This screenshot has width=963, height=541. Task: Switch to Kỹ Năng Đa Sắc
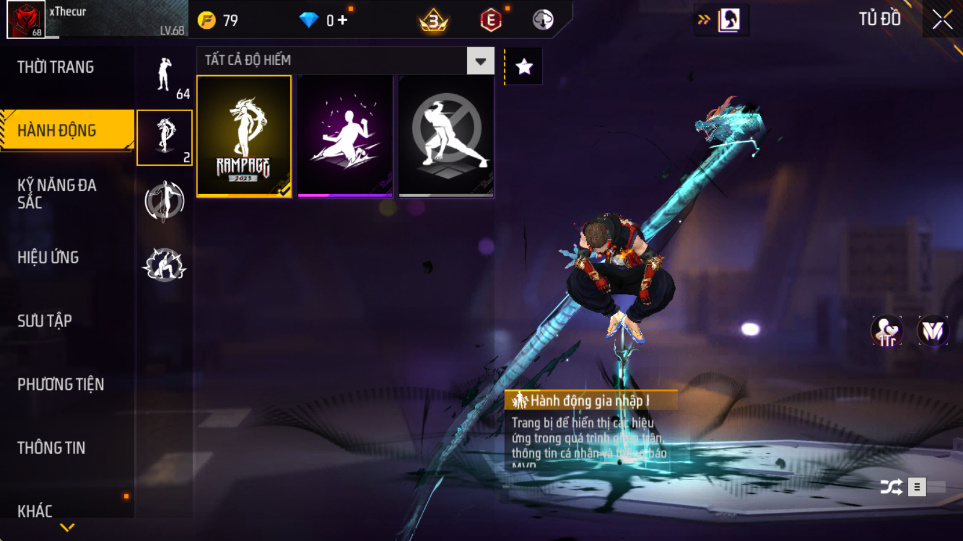pyautogui.click(x=57, y=194)
